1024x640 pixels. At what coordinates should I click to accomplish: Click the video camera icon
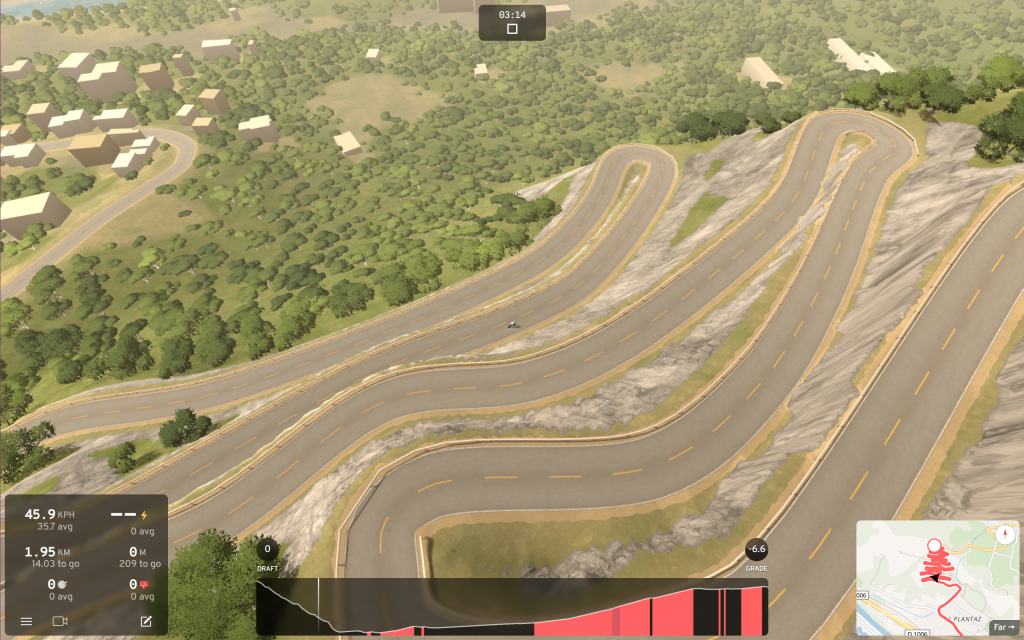coord(60,621)
